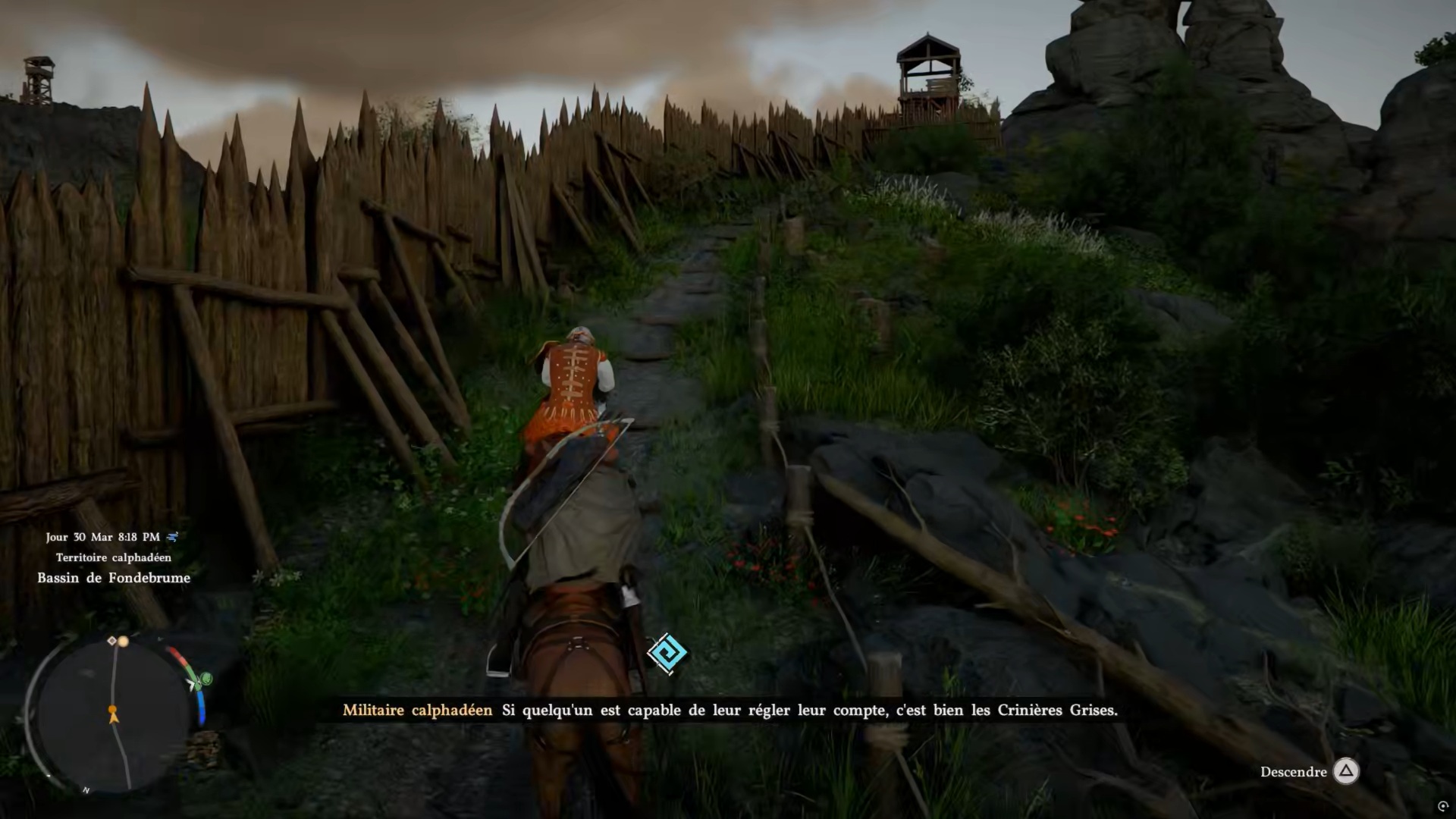Select the pale round marker atop minimap
Screen dimensions: 1456x819
click(124, 642)
